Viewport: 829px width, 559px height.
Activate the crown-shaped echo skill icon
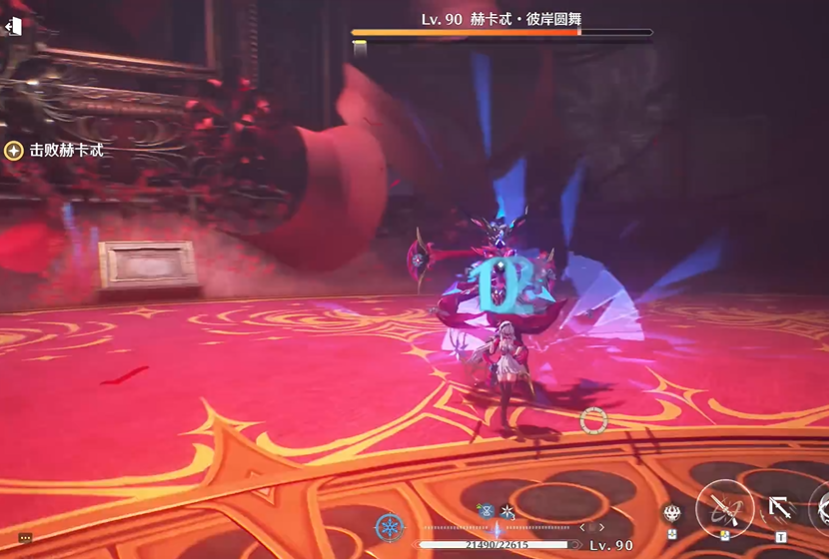click(672, 514)
